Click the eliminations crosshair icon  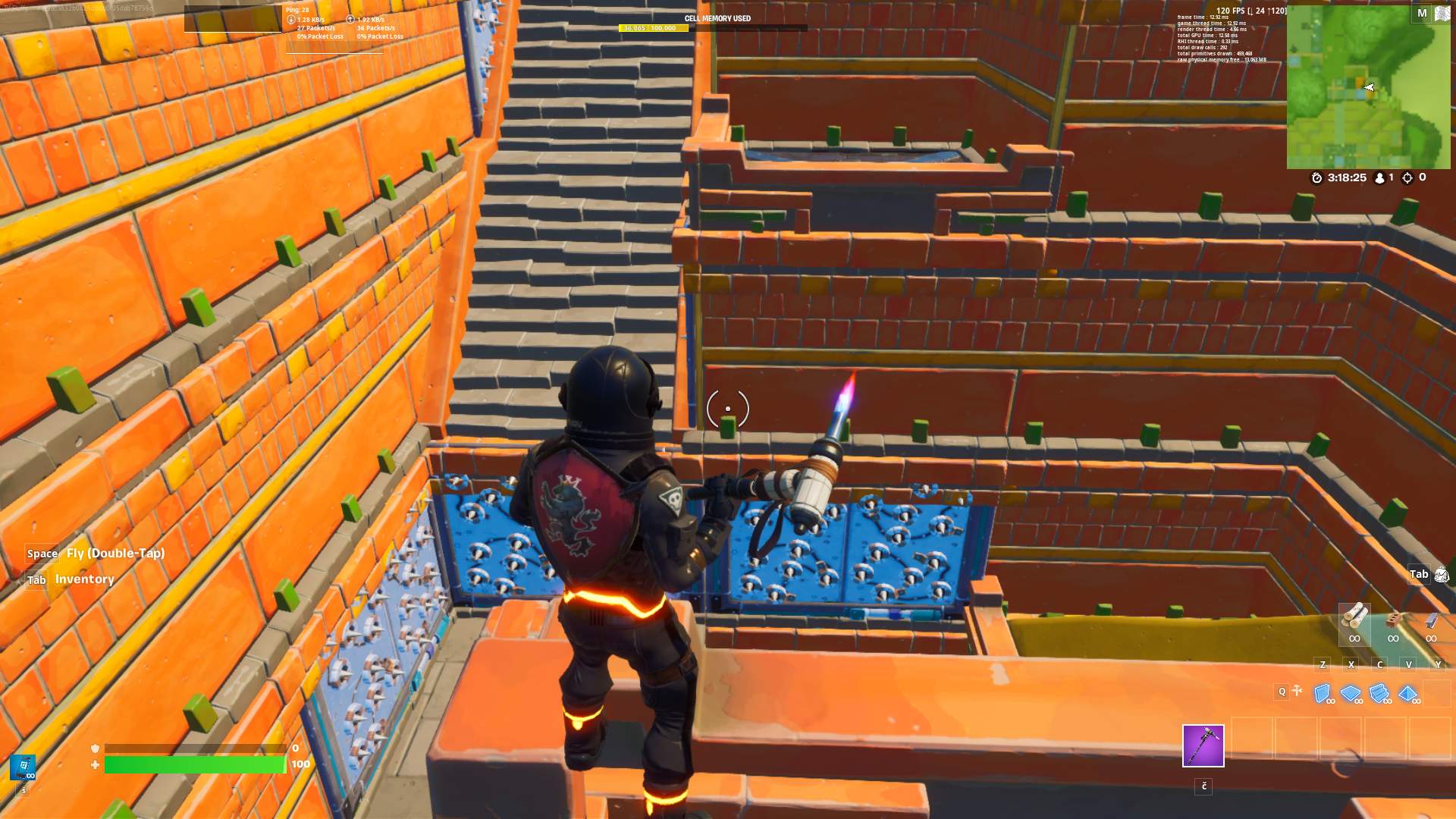(1407, 179)
